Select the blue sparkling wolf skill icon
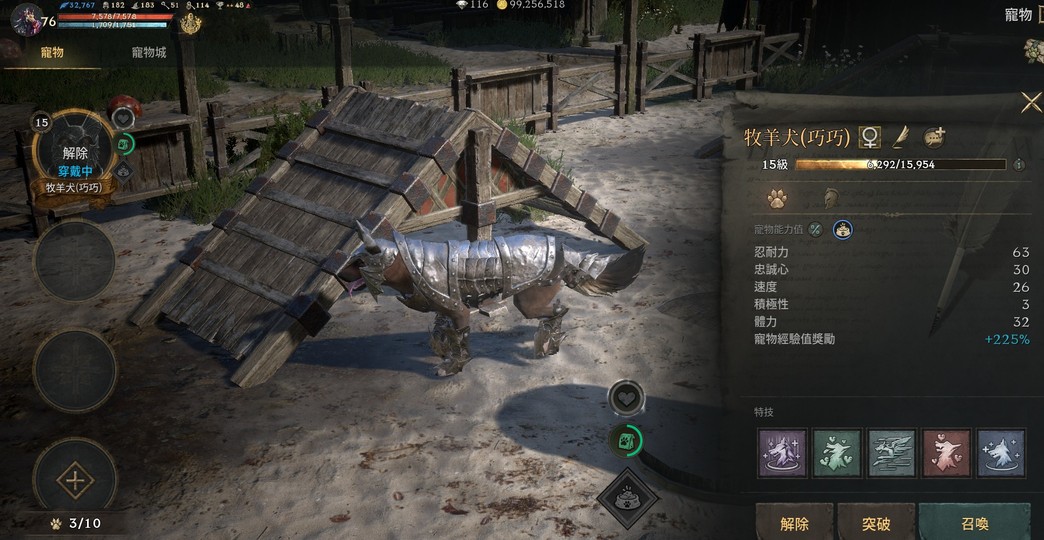Viewport: 1044px width, 540px height. [x=1000, y=453]
